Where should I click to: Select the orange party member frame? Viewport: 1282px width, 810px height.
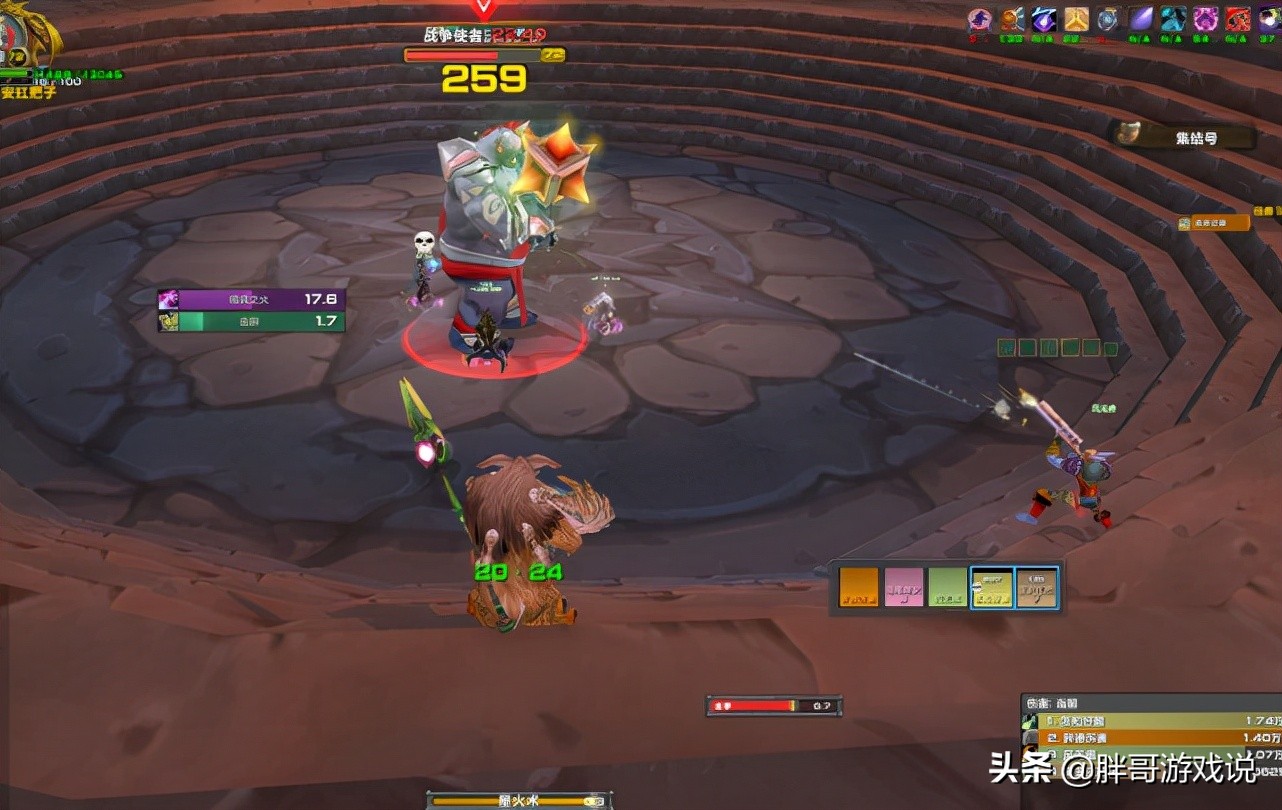[858, 588]
